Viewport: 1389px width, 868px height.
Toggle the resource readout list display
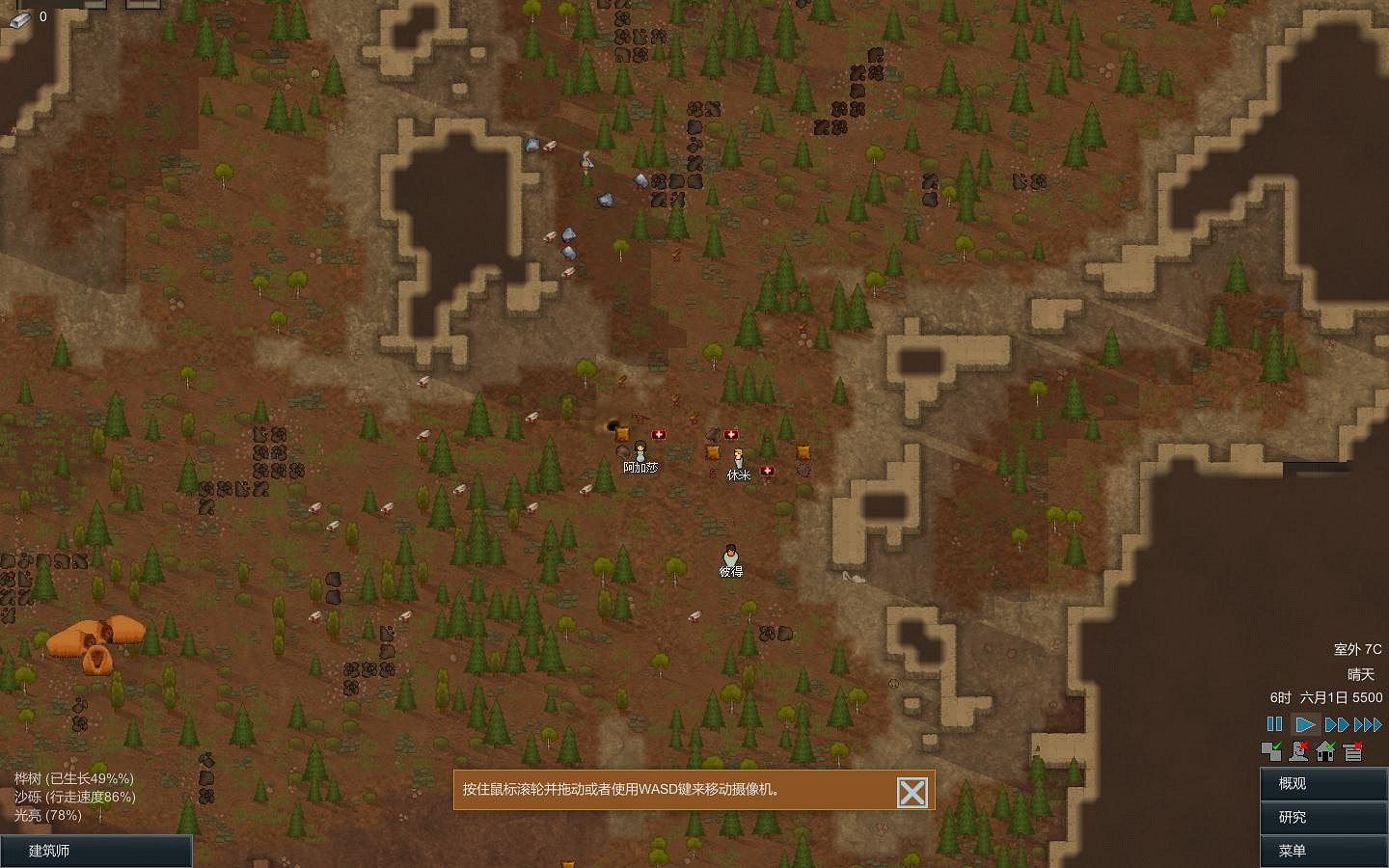click(1354, 750)
